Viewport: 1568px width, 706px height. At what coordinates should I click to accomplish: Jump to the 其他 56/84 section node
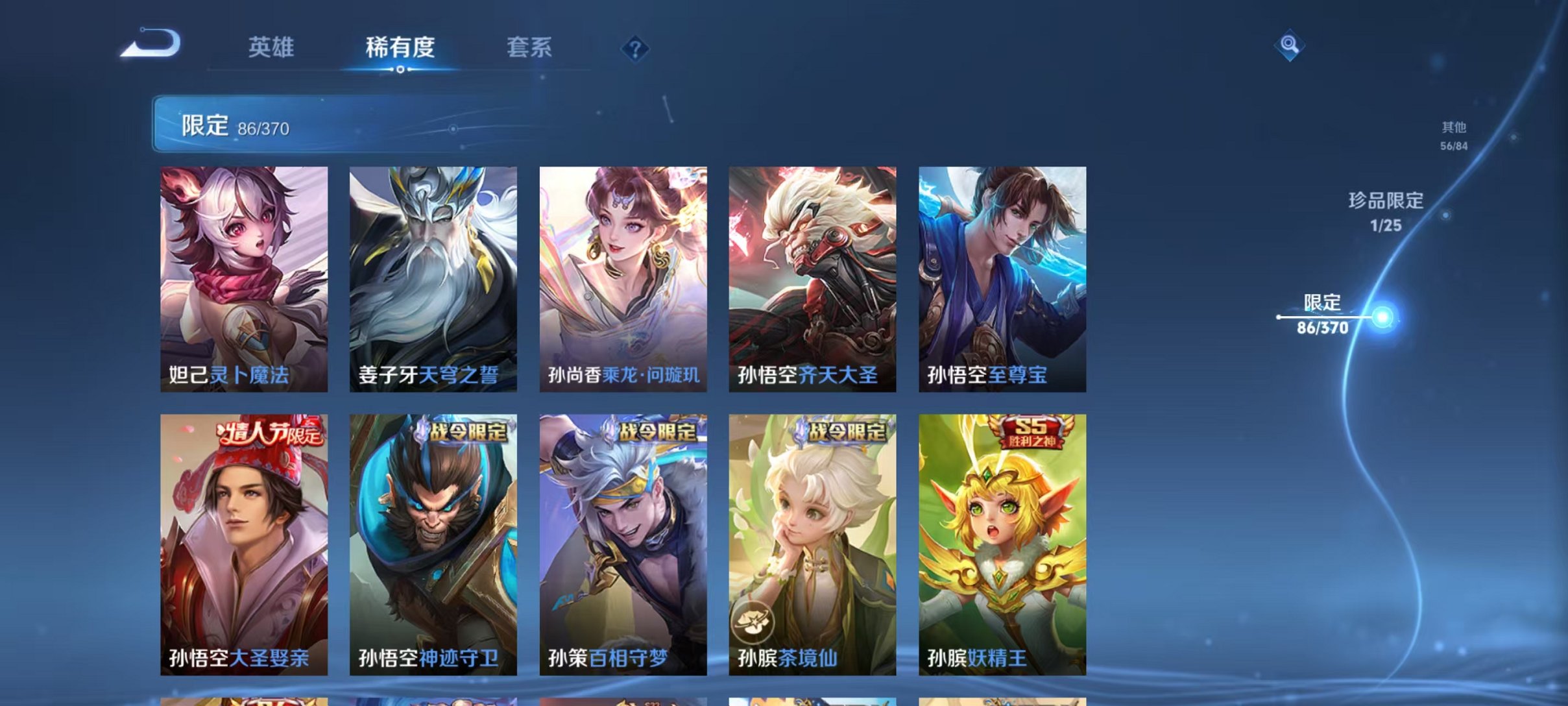click(x=1454, y=136)
